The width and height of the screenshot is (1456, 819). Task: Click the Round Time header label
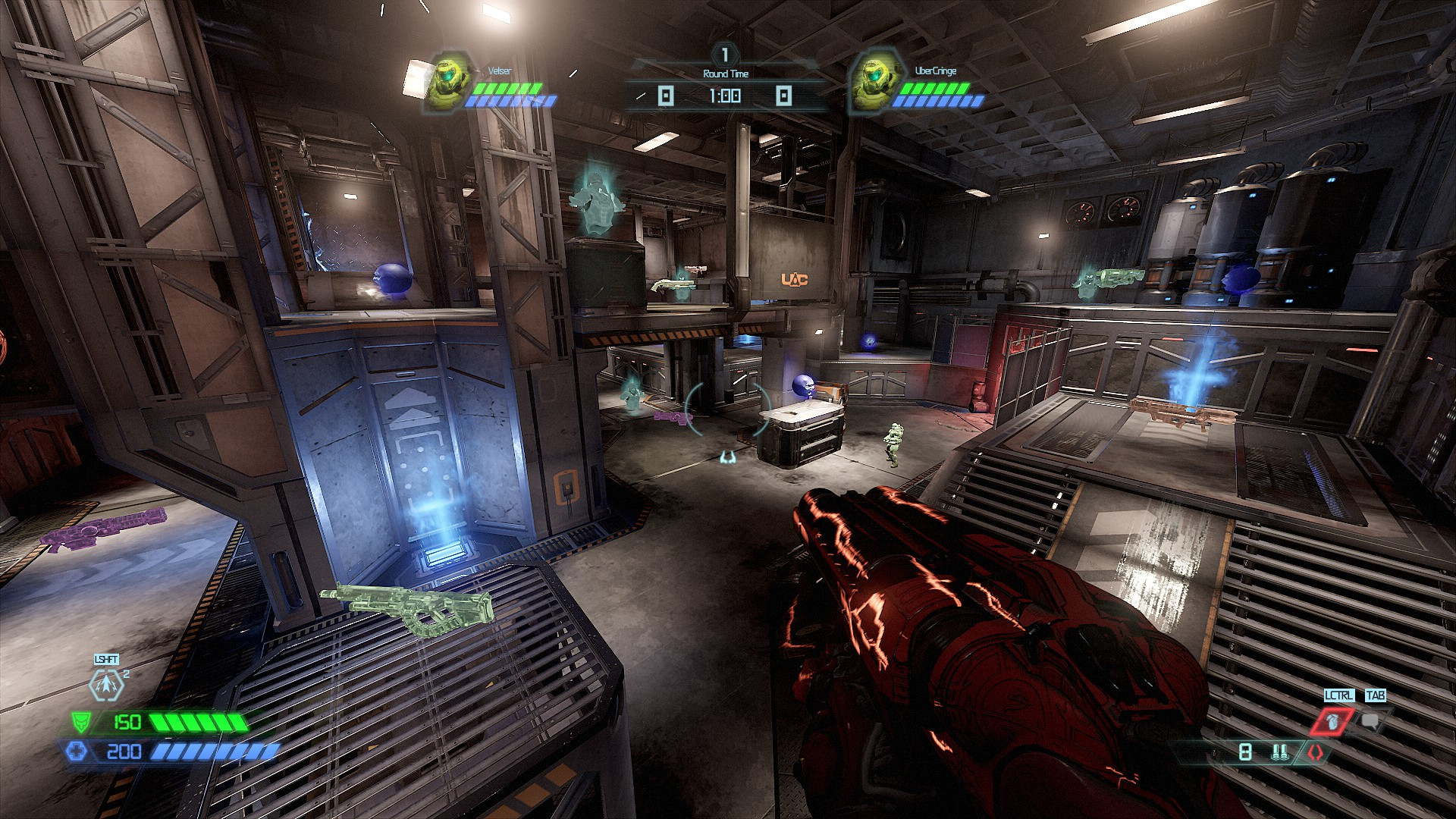725,74
